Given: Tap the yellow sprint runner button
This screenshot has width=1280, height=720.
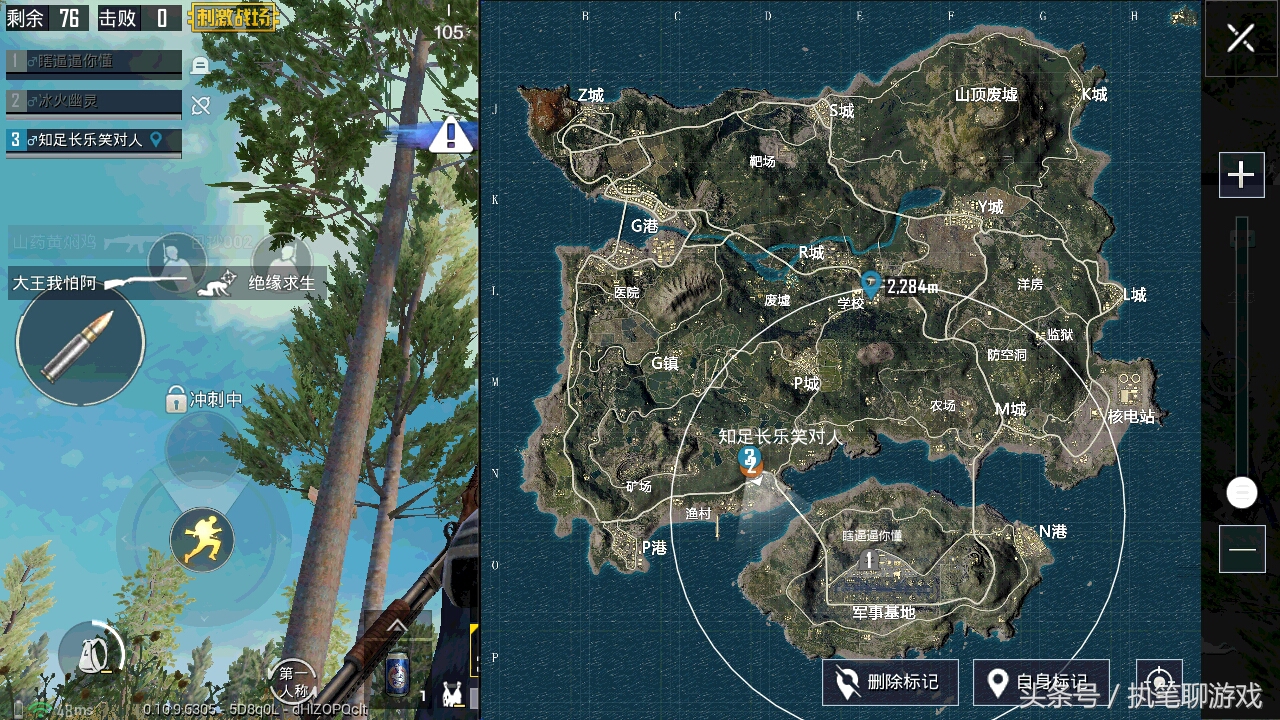Looking at the screenshot, I should point(202,540).
